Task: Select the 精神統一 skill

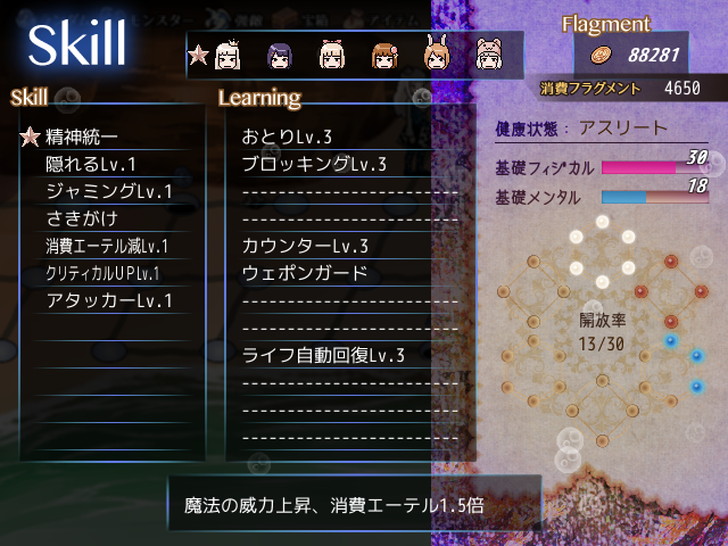Action: click(82, 137)
